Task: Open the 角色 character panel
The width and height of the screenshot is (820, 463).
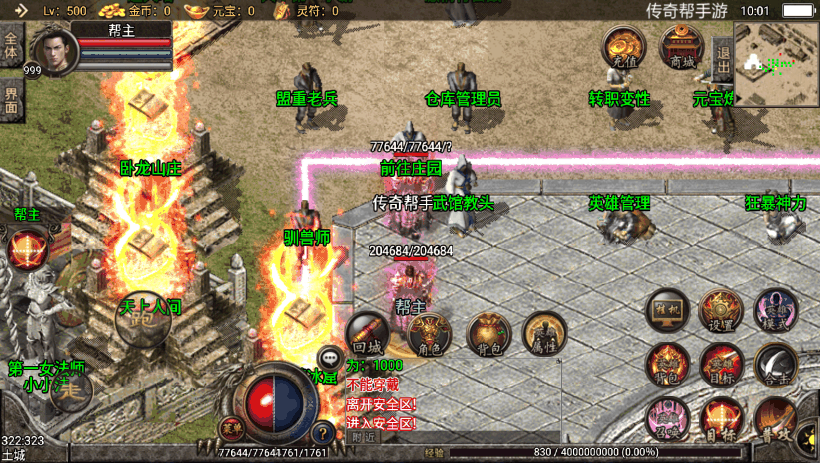Action: (x=429, y=335)
